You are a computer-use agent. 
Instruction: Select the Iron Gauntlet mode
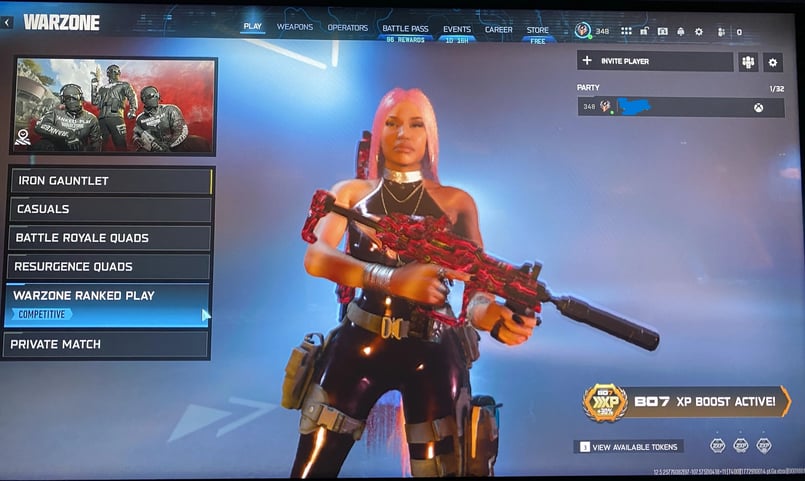pos(112,181)
